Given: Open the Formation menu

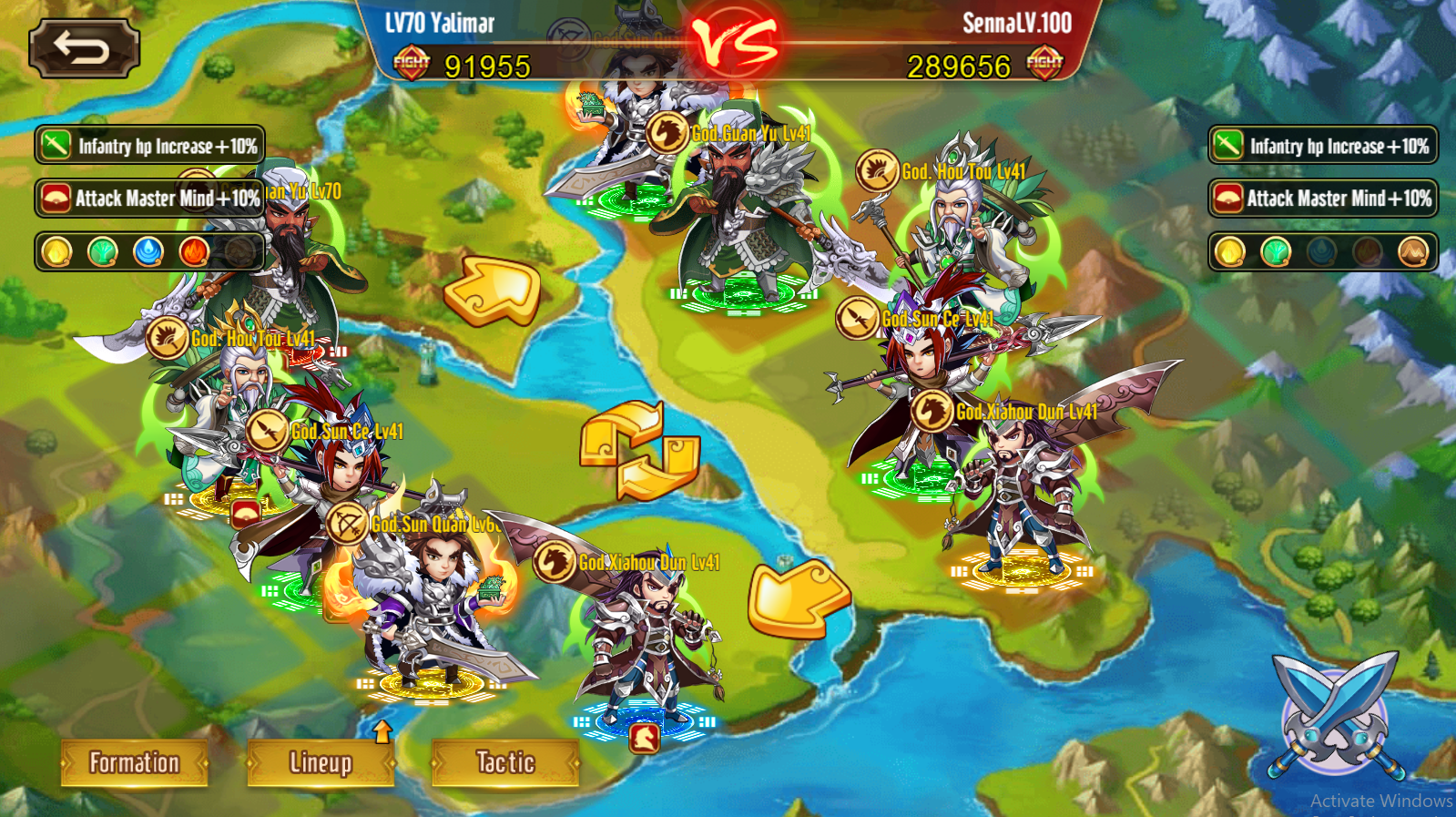Looking at the screenshot, I should point(135,762).
